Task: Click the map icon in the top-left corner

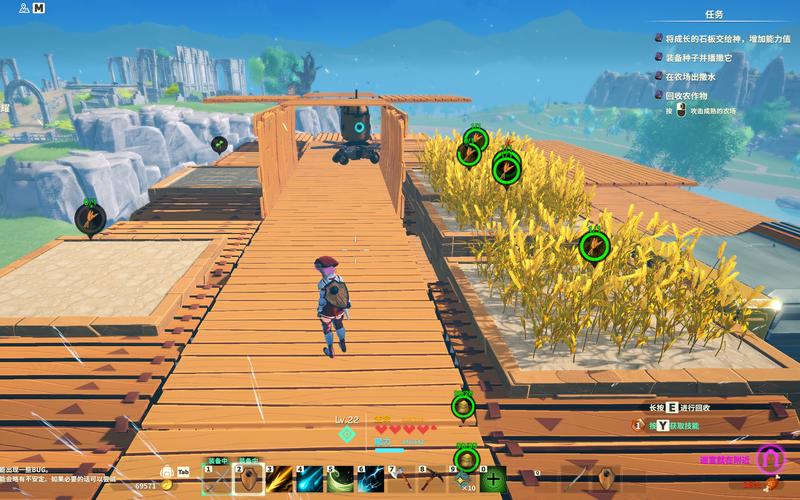Action: pos(38,7)
